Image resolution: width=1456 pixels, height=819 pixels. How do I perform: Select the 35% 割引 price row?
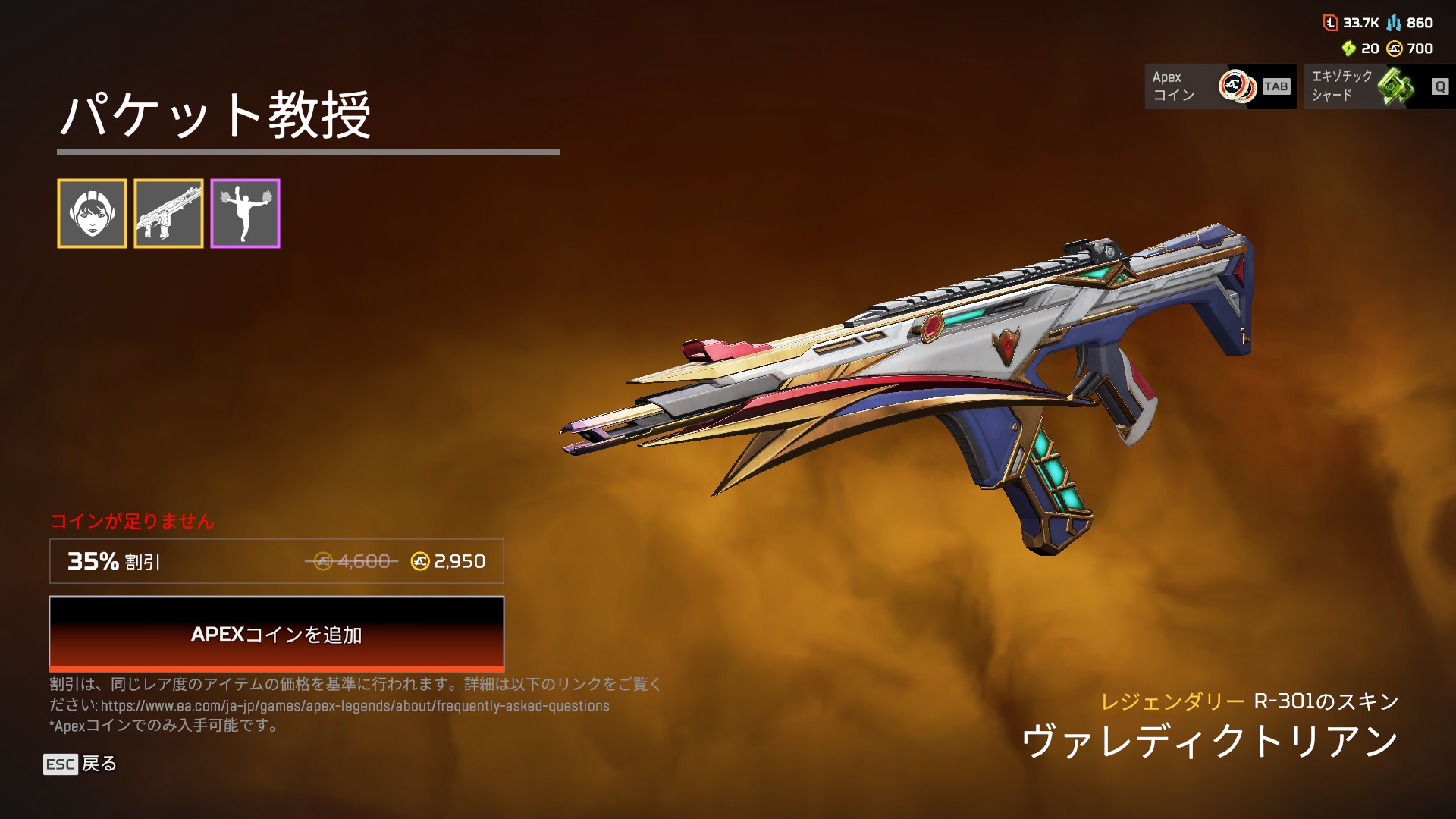click(x=276, y=561)
